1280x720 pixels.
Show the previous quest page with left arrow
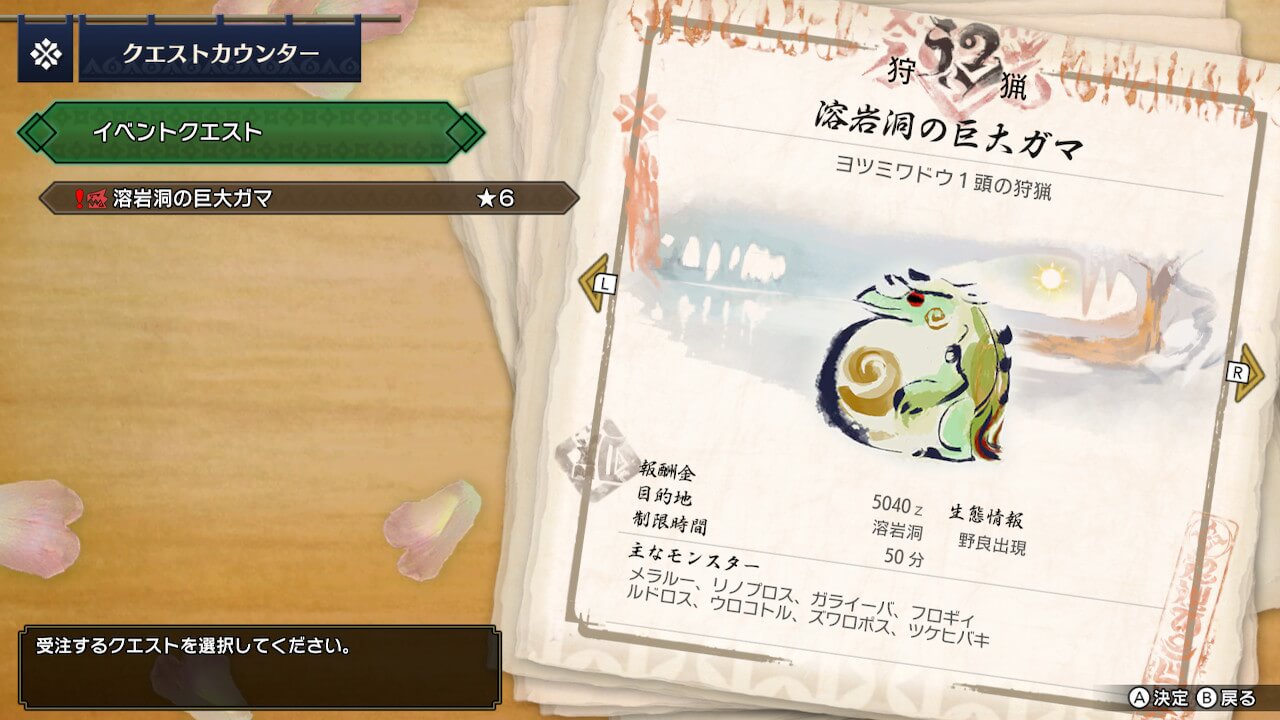point(596,283)
